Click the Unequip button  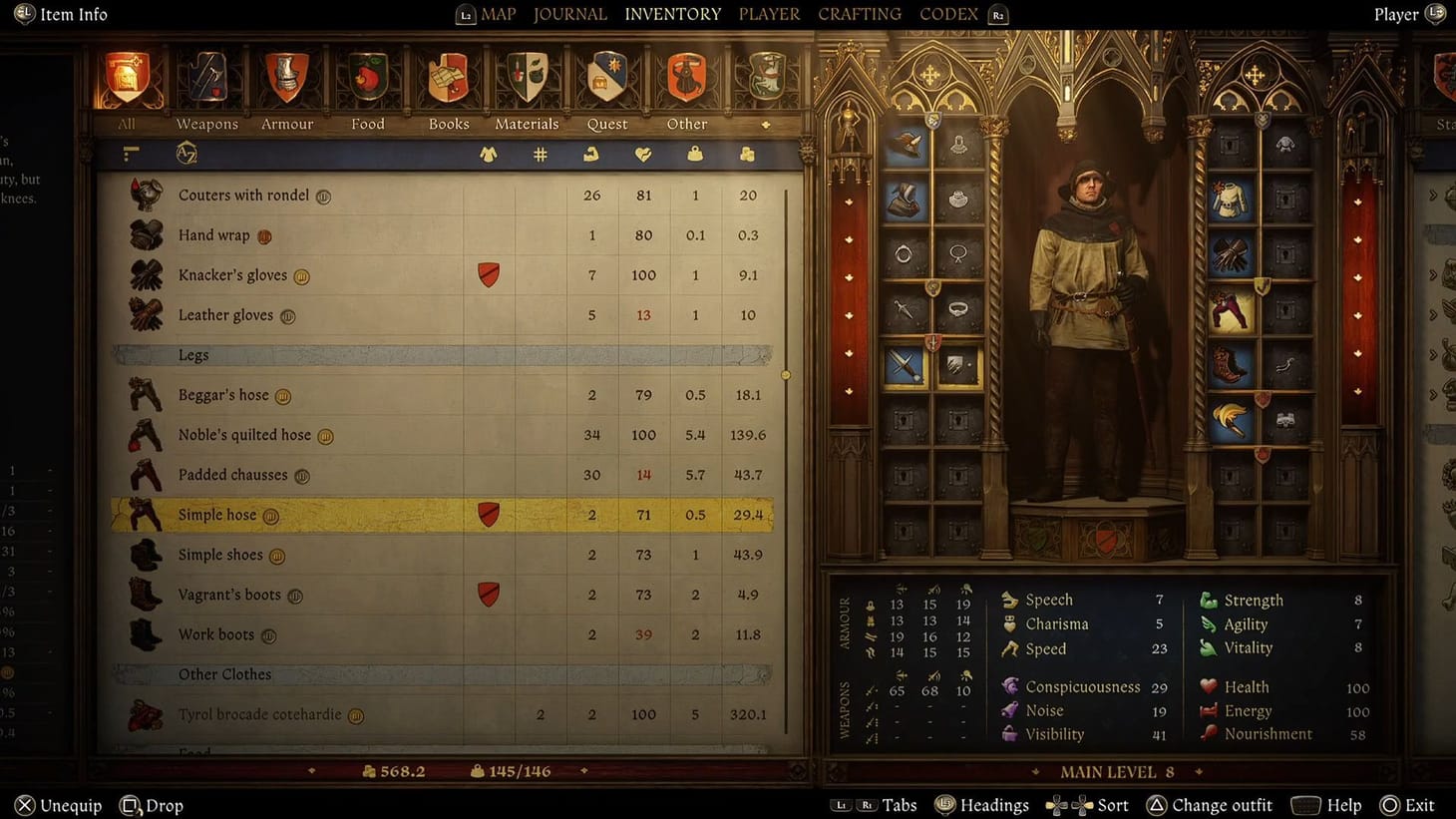(58, 805)
